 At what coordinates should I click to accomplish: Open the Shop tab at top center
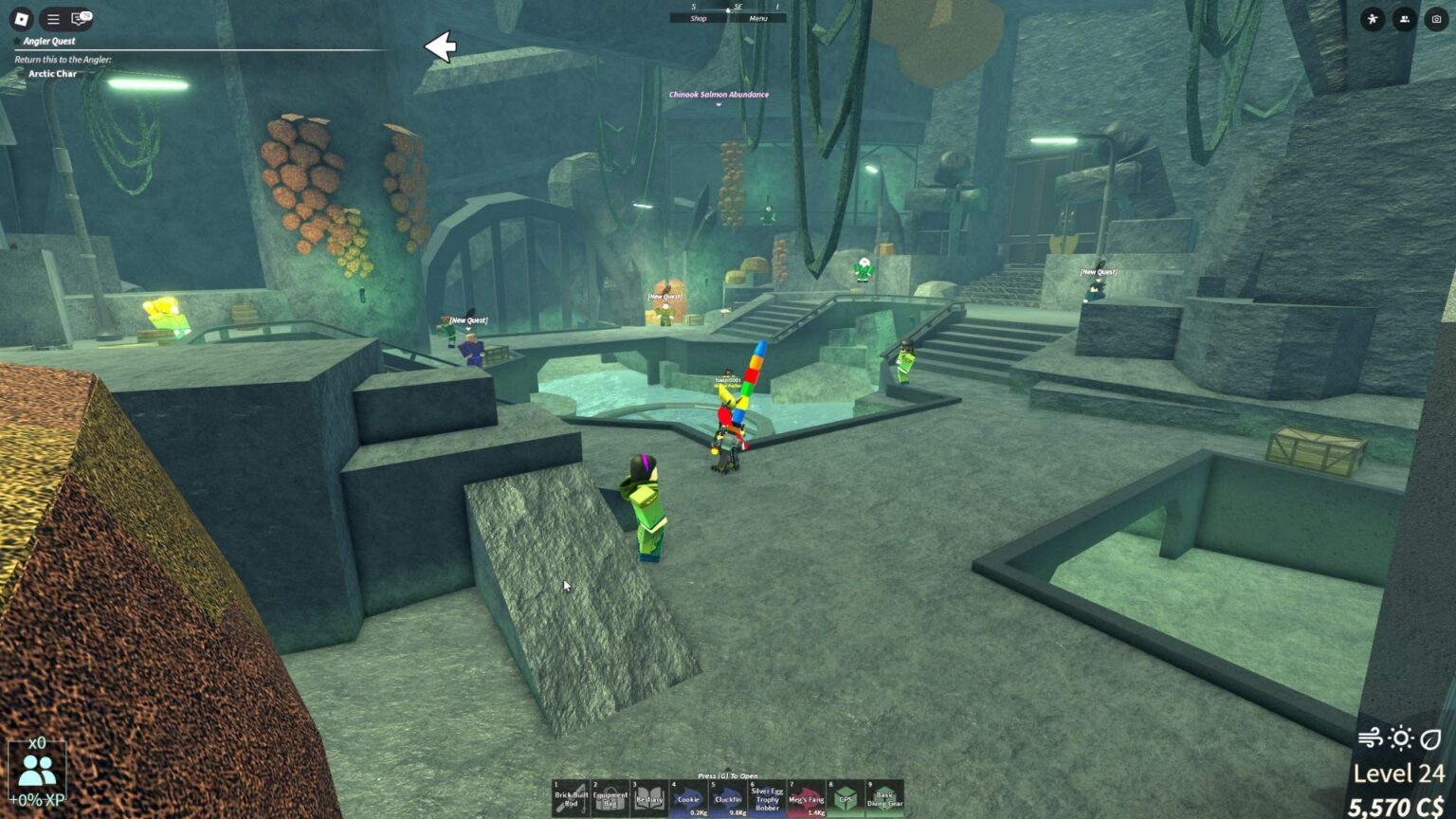pos(699,18)
